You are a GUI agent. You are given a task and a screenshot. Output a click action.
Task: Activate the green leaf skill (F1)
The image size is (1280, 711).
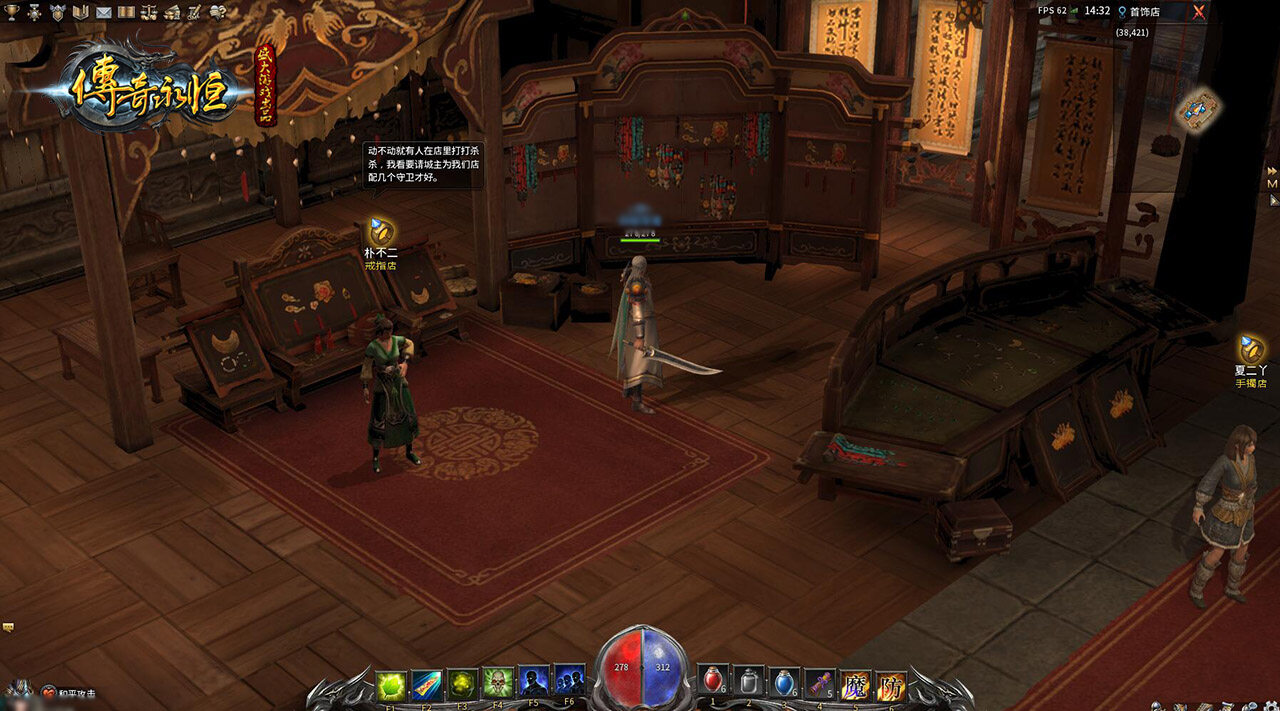tap(392, 684)
